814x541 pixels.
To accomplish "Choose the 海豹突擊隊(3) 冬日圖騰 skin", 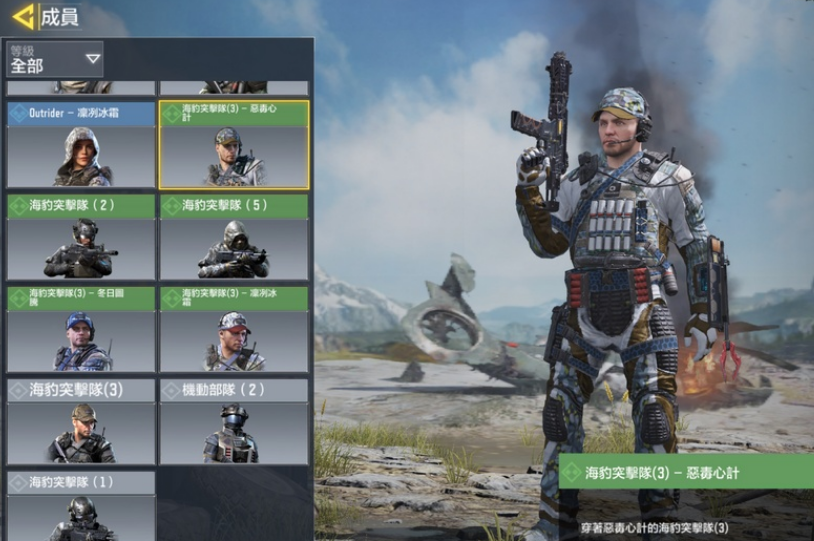I will click(x=81, y=330).
